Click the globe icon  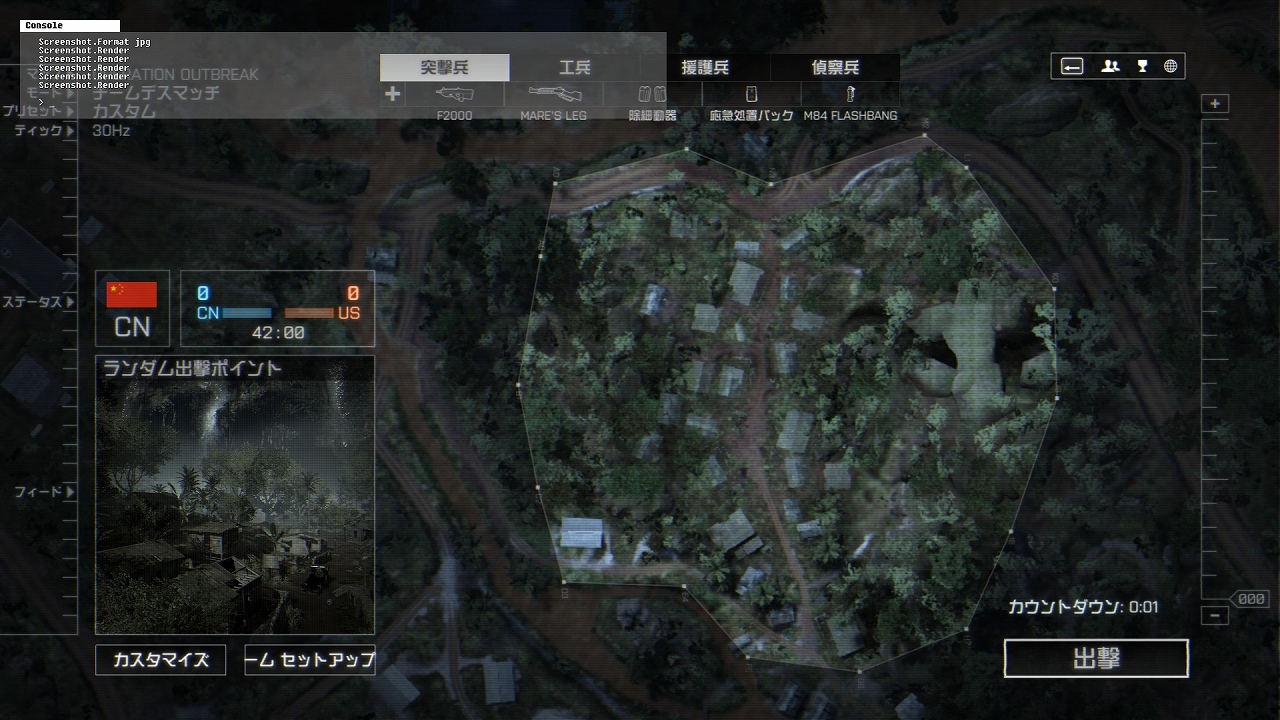click(x=1170, y=66)
